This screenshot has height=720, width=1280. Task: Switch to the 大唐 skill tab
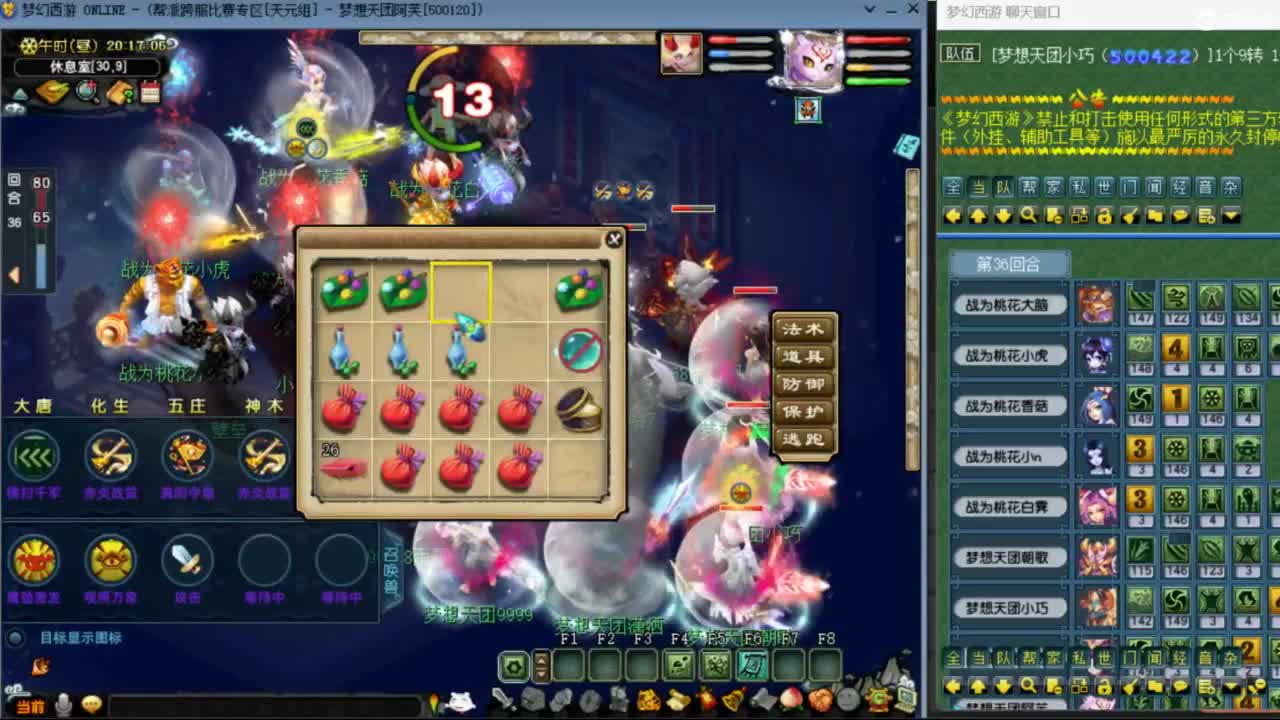(x=33, y=407)
